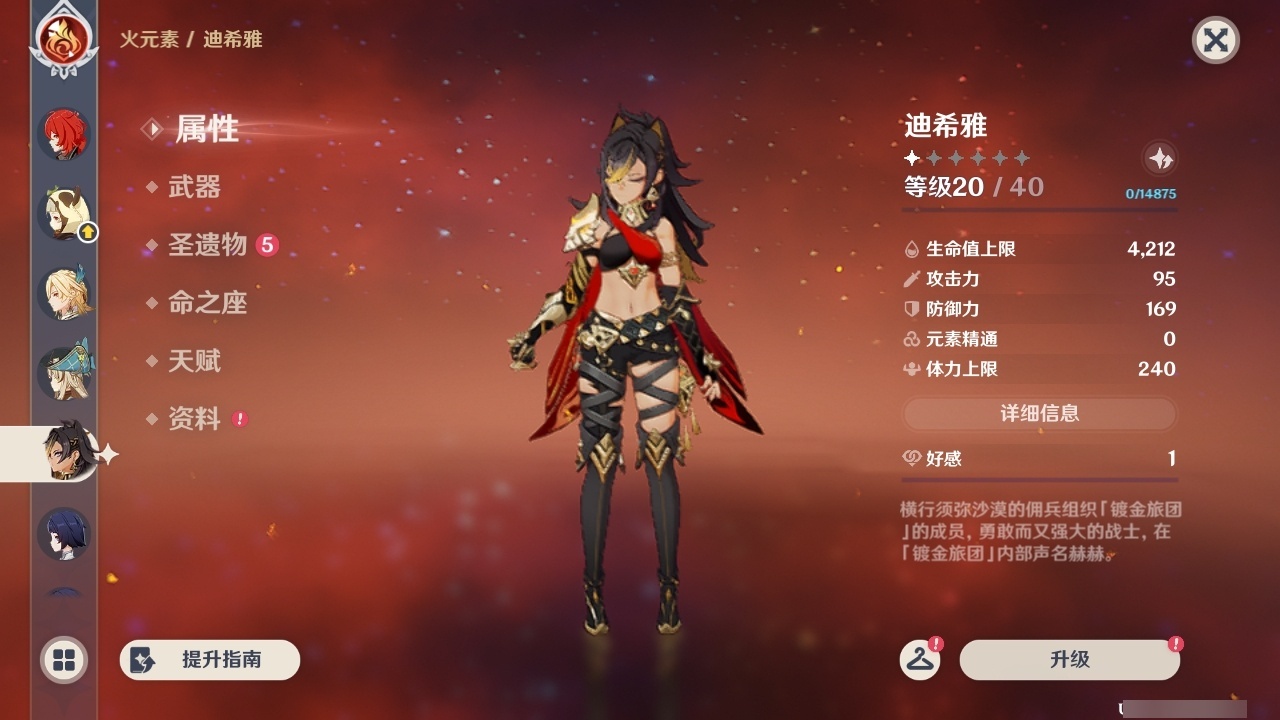
Task: Open 提升指南 at the bottom left
Action: 209,660
